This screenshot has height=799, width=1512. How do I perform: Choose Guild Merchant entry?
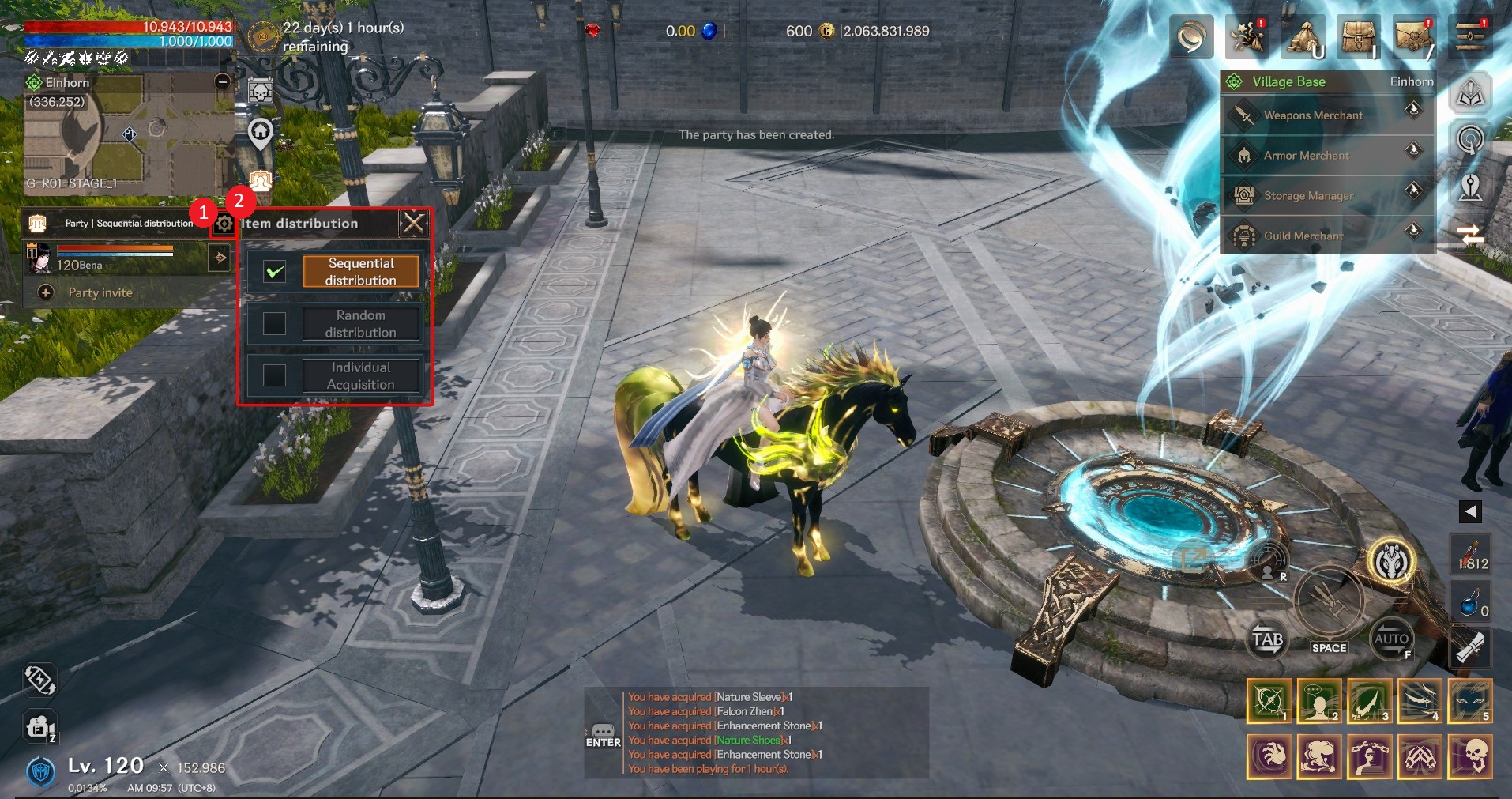coord(1303,236)
